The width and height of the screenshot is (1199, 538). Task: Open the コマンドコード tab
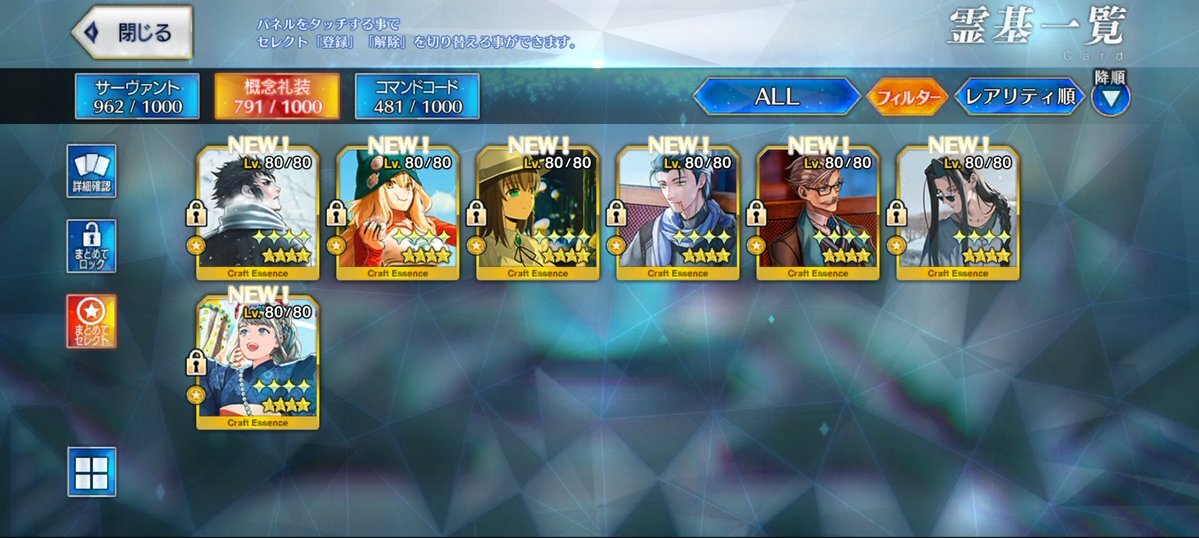[417, 97]
